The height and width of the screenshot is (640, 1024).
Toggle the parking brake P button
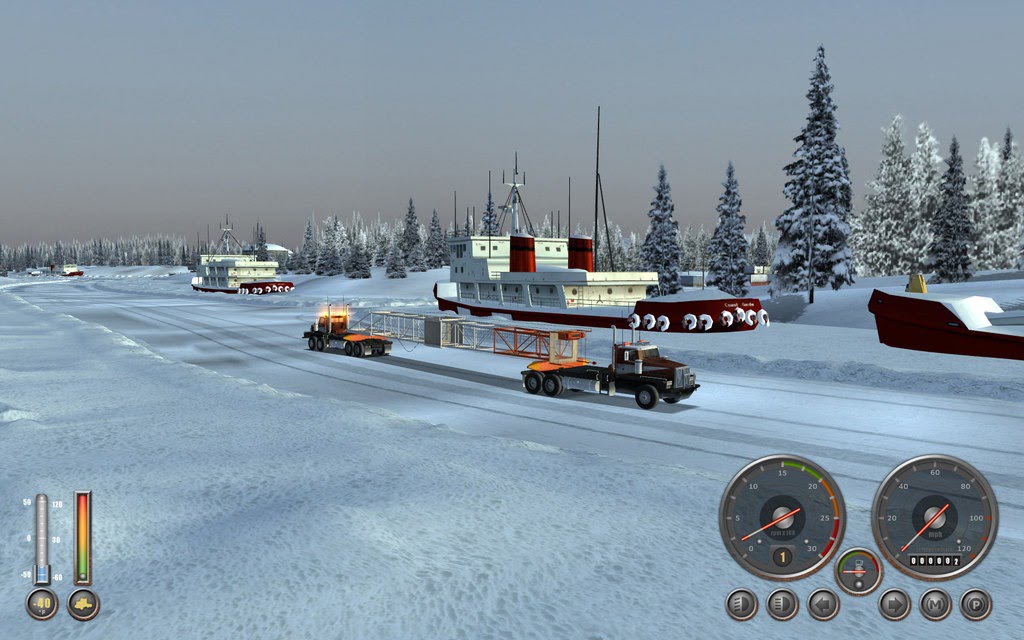(975, 604)
